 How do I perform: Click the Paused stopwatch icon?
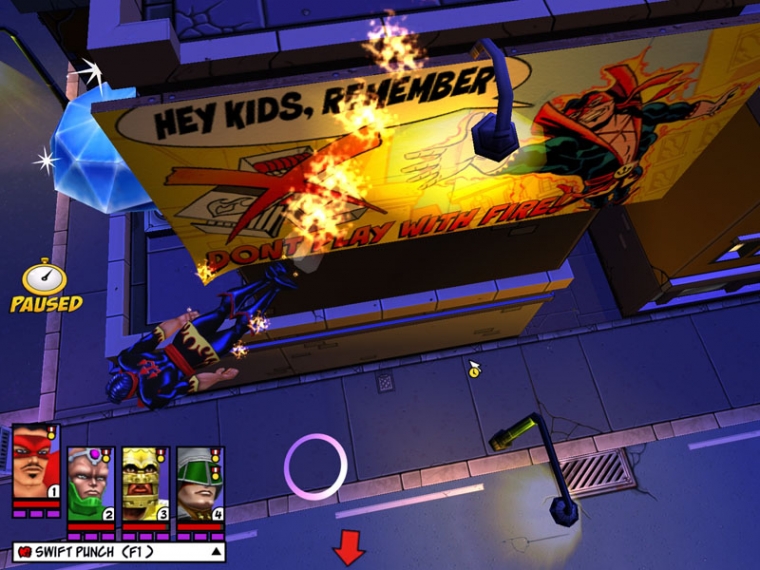point(45,278)
